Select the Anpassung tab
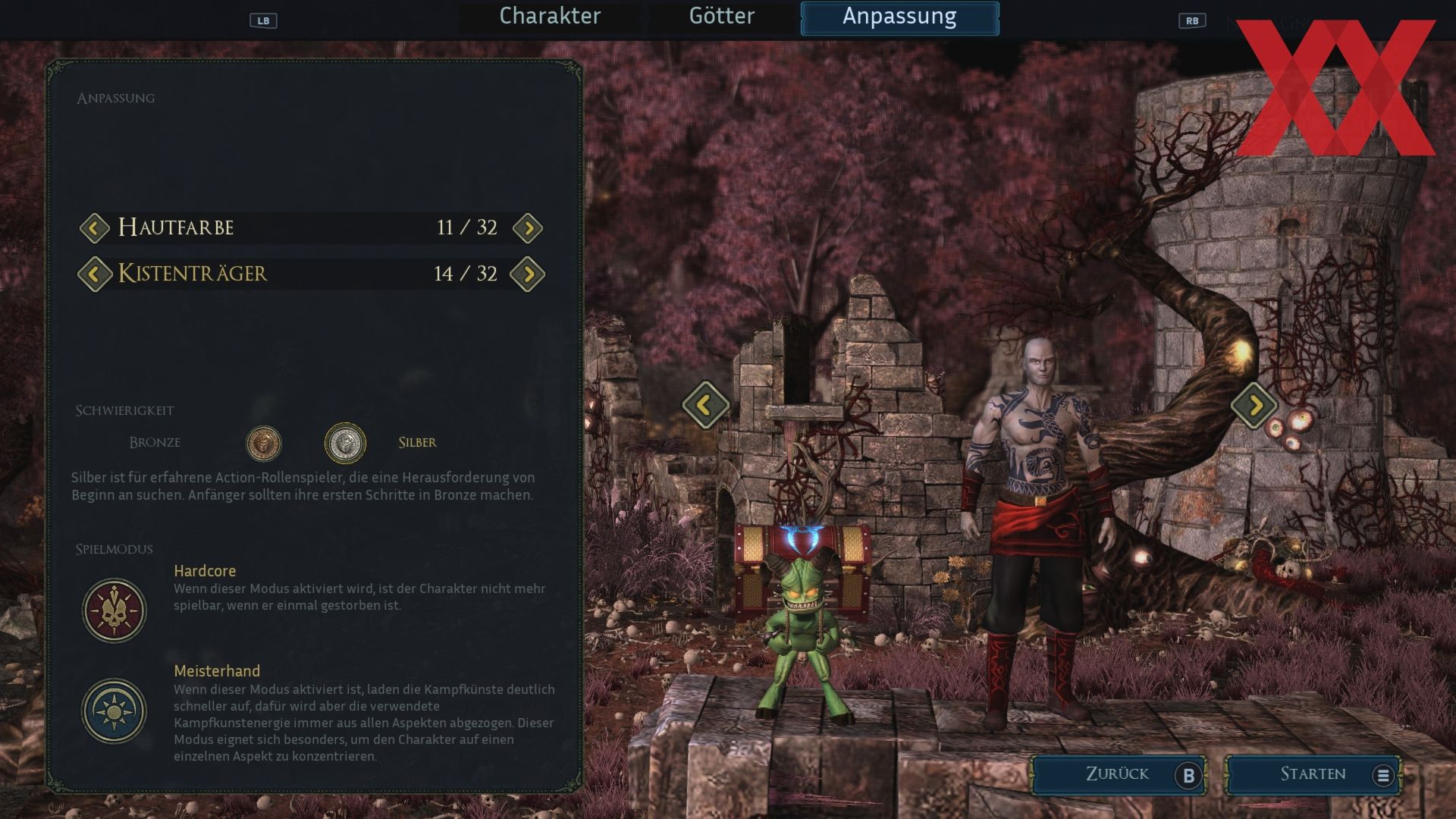Image resolution: width=1456 pixels, height=819 pixels. pos(899,17)
